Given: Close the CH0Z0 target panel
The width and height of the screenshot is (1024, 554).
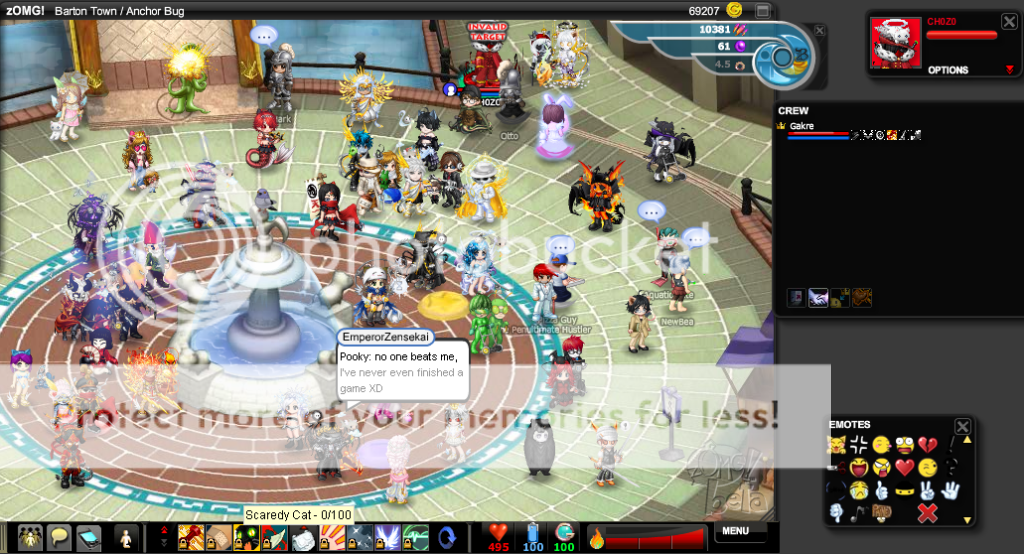Looking at the screenshot, I should pos(1009,20).
